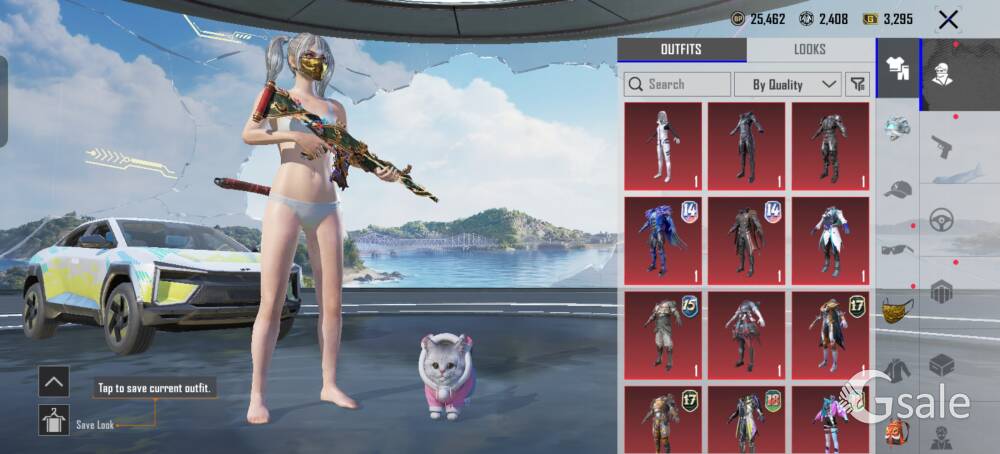The image size is (1000, 454).
Task: Open the character face section
Action: (x=942, y=72)
